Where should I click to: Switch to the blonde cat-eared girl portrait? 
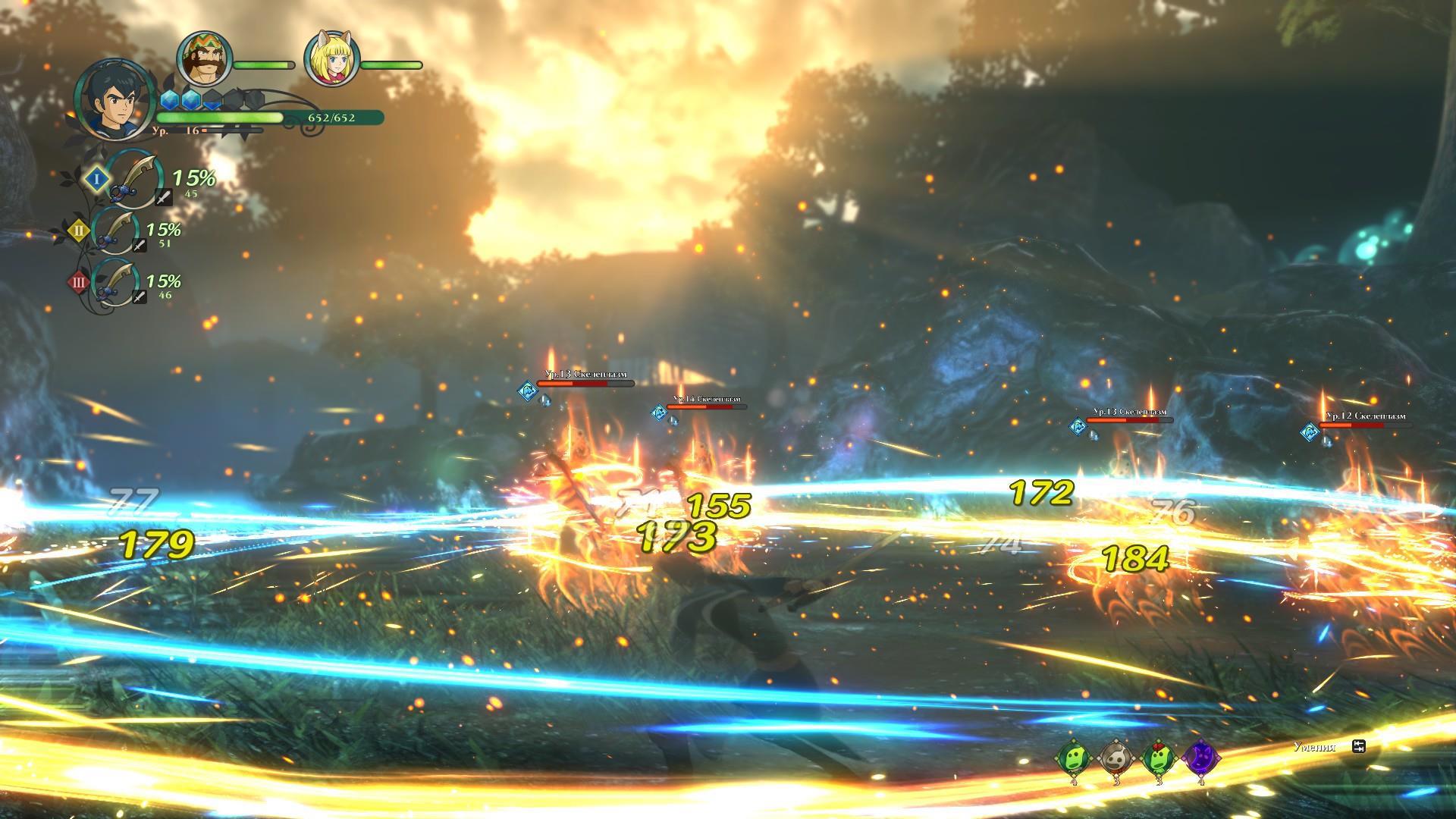click(x=331, y=60)
